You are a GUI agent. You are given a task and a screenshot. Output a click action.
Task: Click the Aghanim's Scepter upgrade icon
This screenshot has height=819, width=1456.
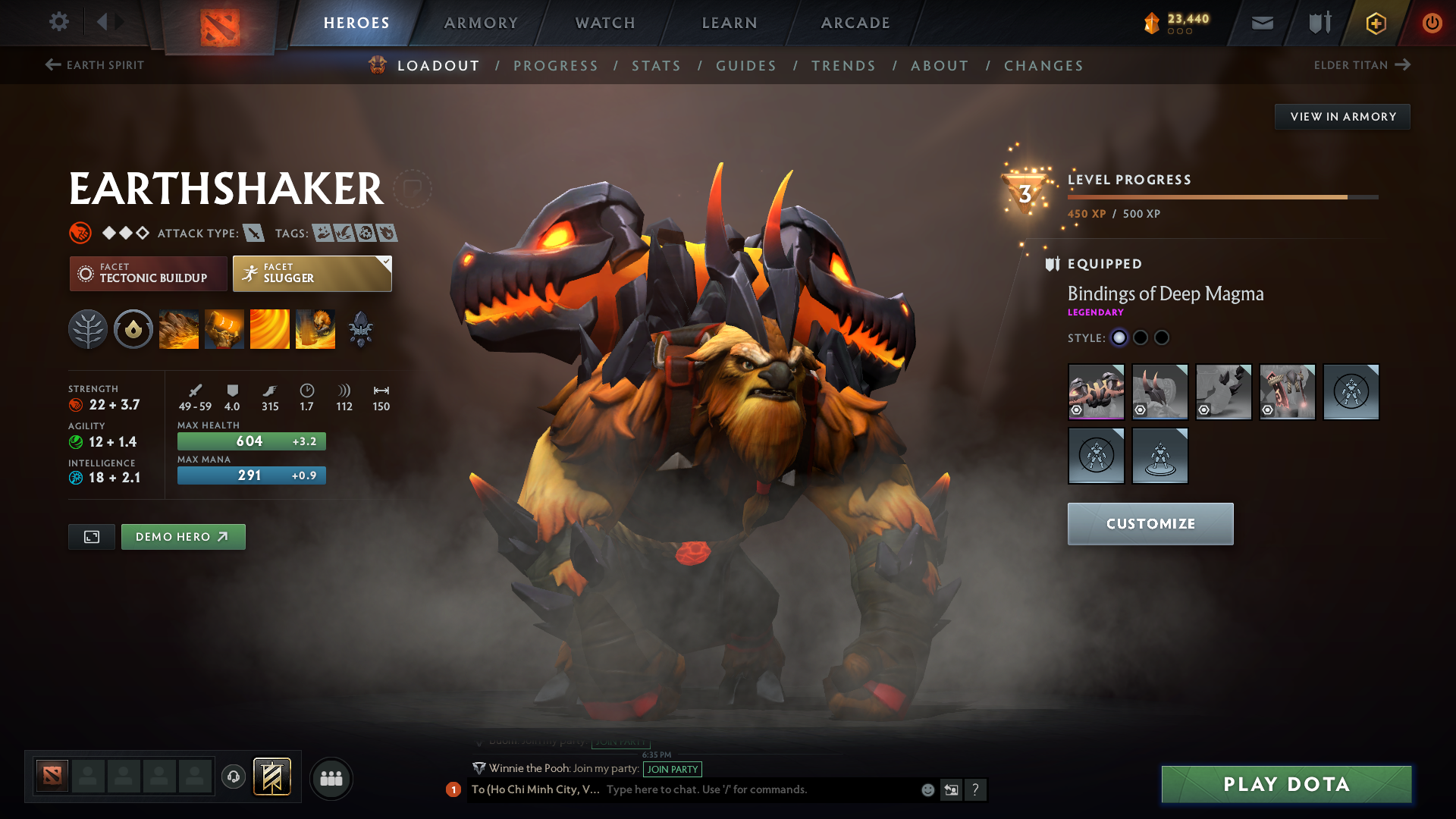[x=360, y=328]
